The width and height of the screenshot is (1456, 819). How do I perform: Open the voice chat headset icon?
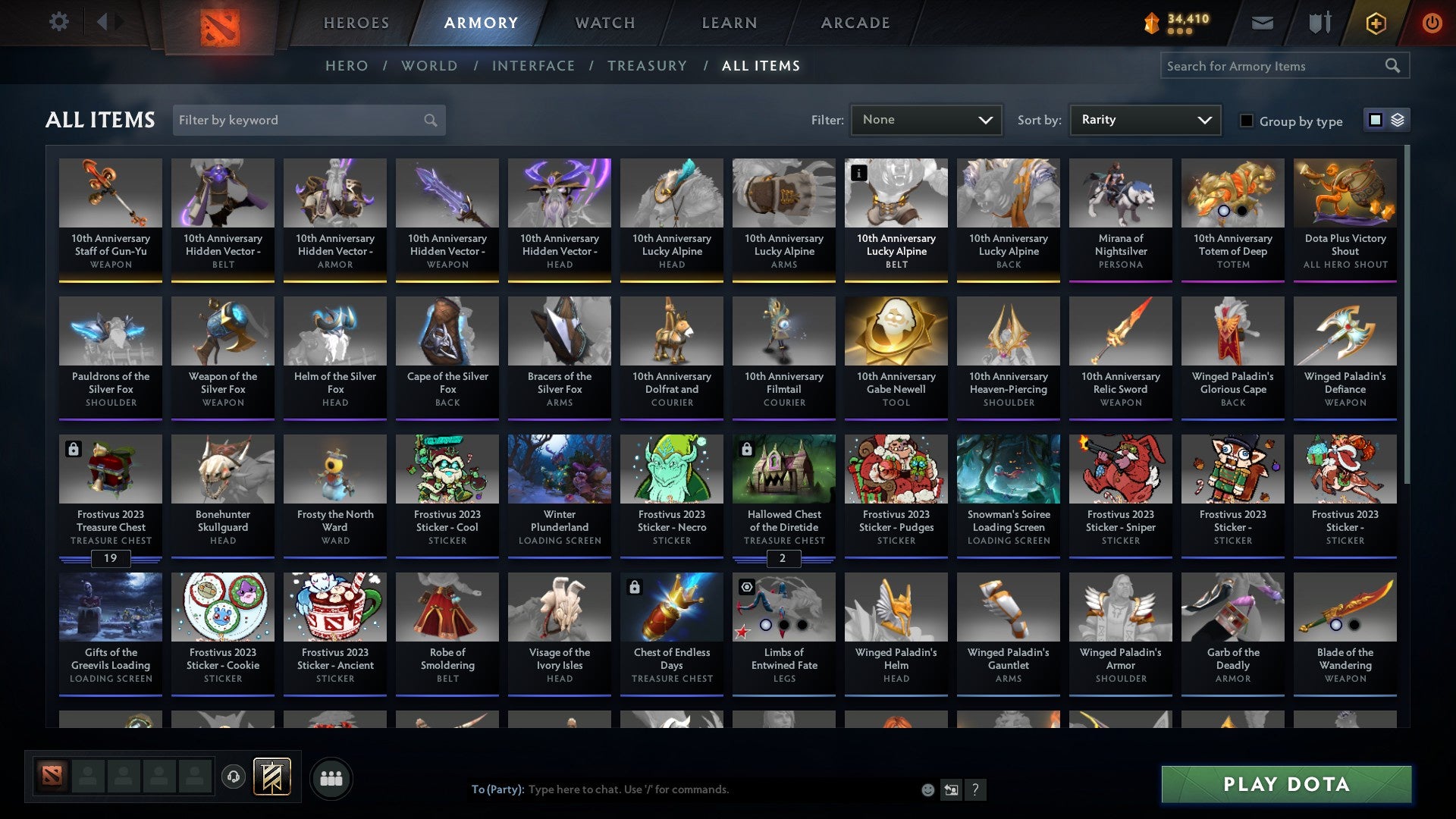tap(234, 777)
